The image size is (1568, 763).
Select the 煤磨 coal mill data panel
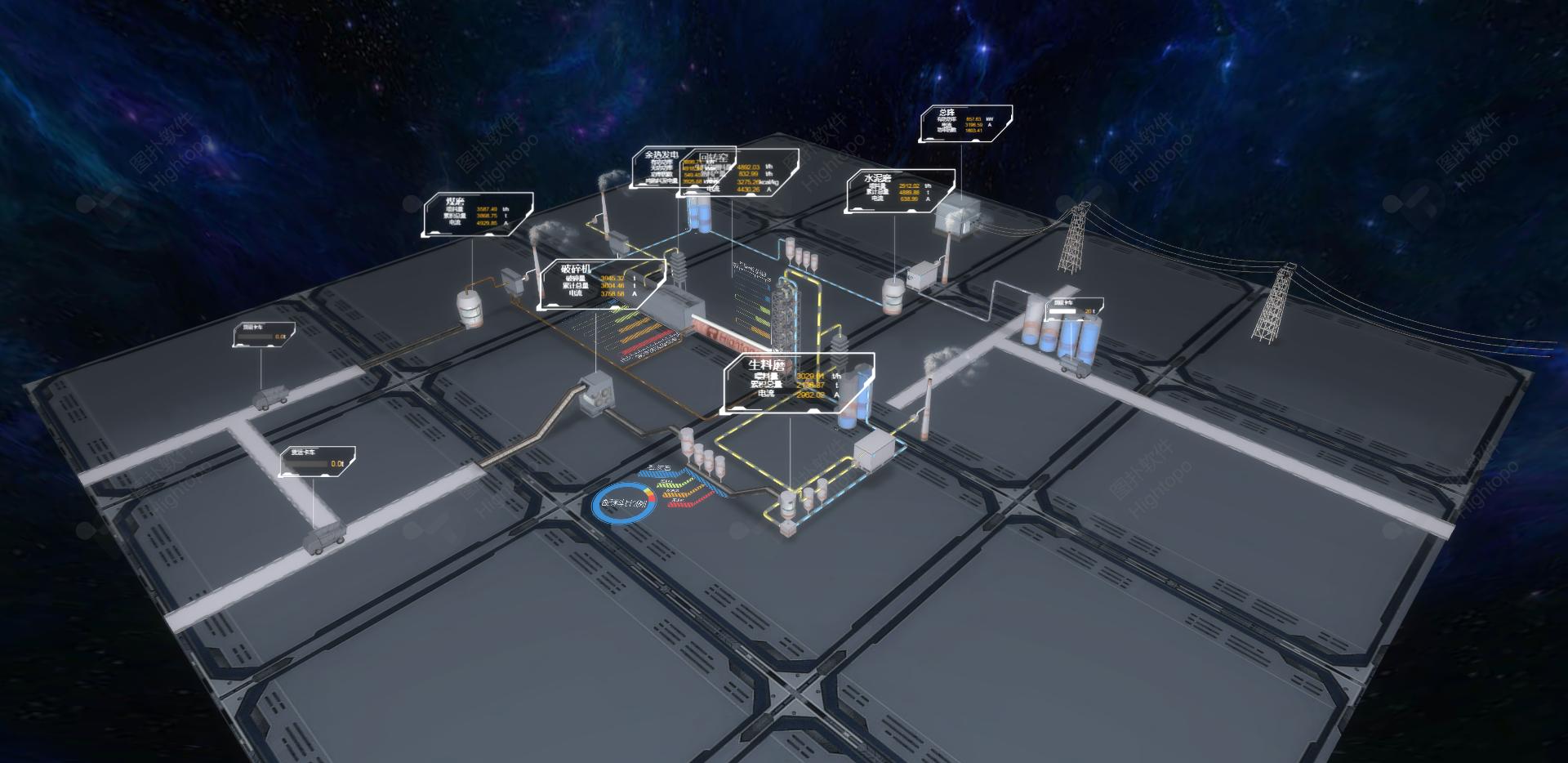pos(478,214)
